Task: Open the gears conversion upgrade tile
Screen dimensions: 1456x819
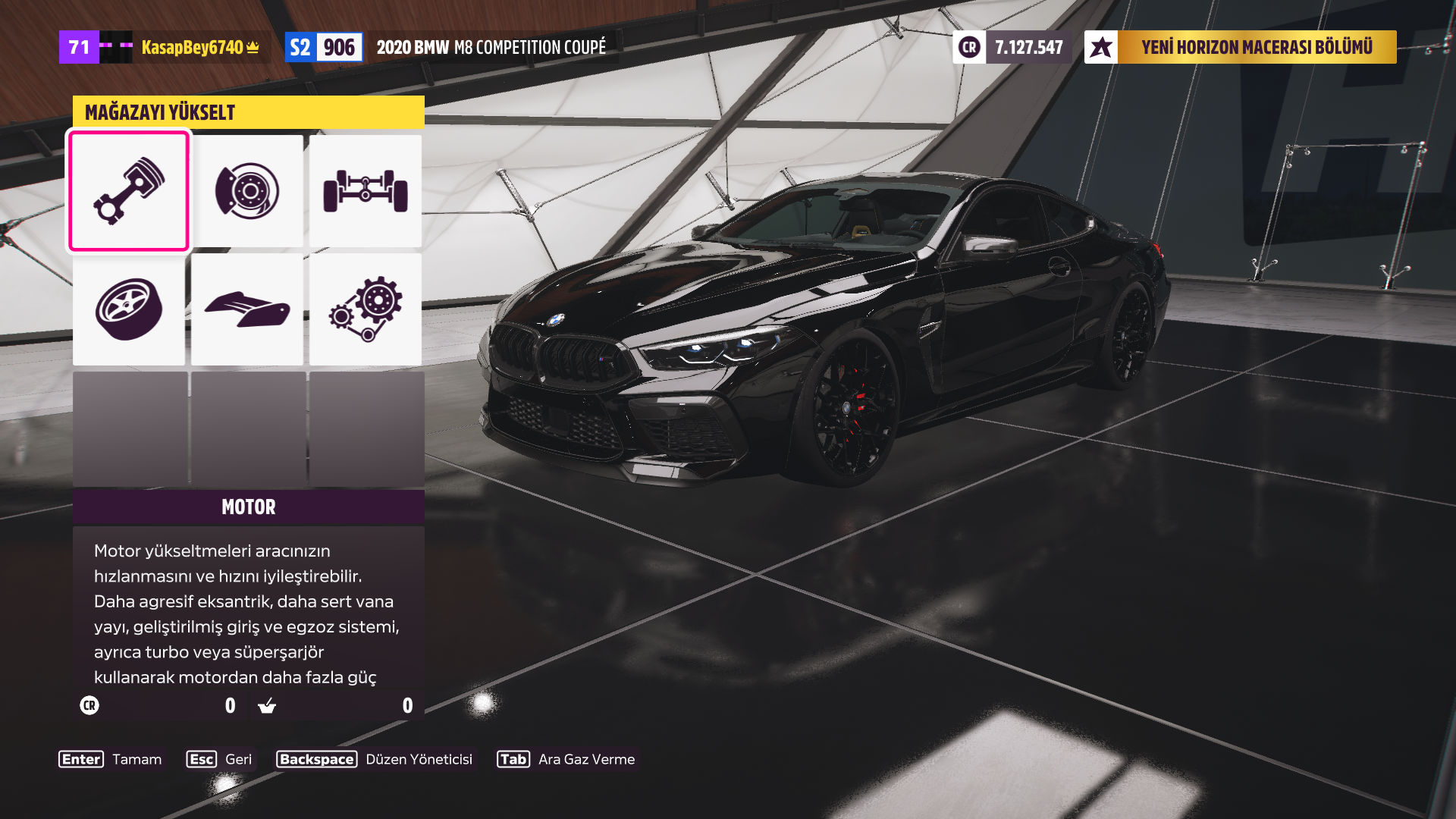Action: point(366,309)
